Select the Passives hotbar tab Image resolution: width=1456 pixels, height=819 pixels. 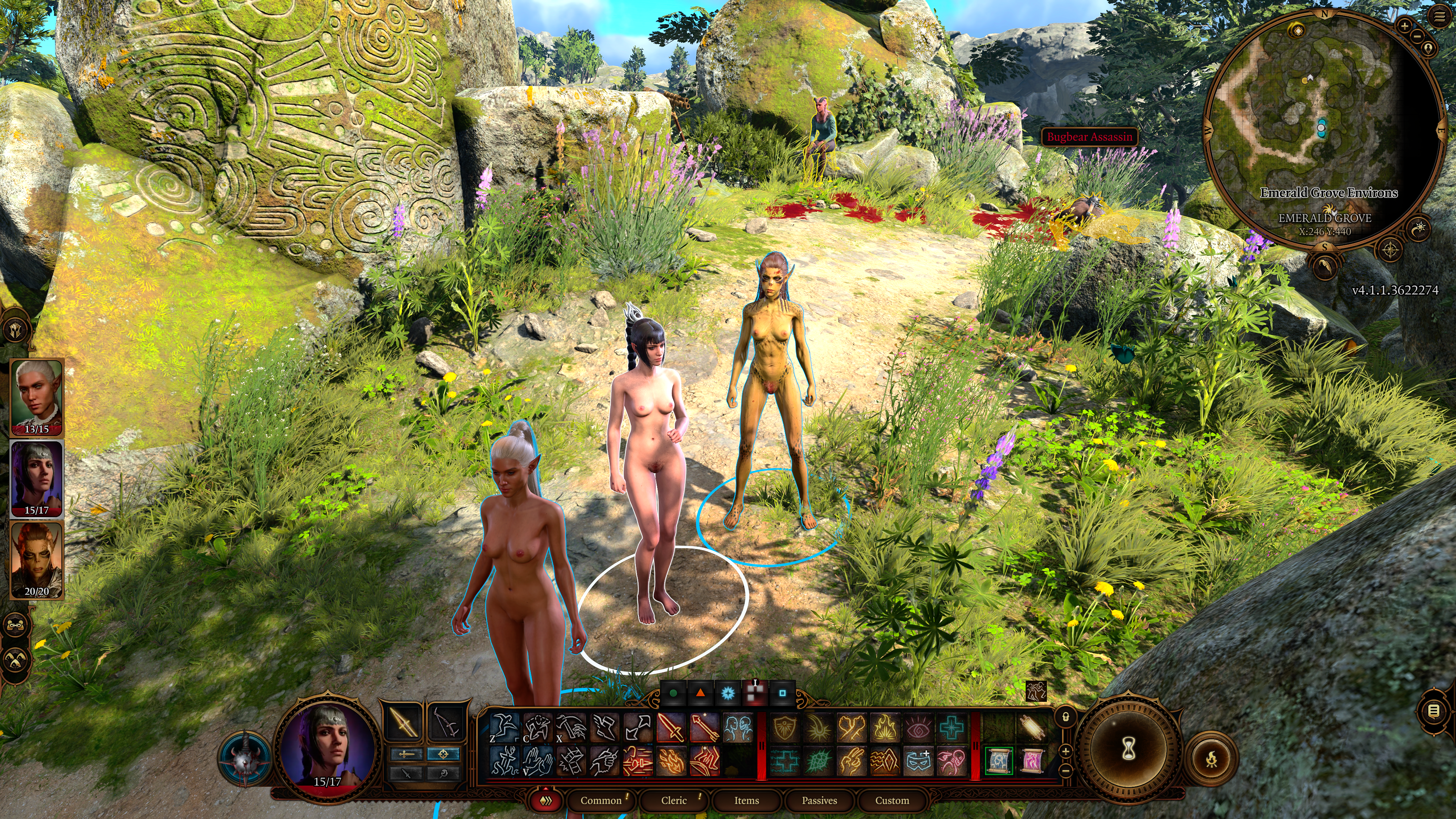pyautogui.click(x=819, y=800)
